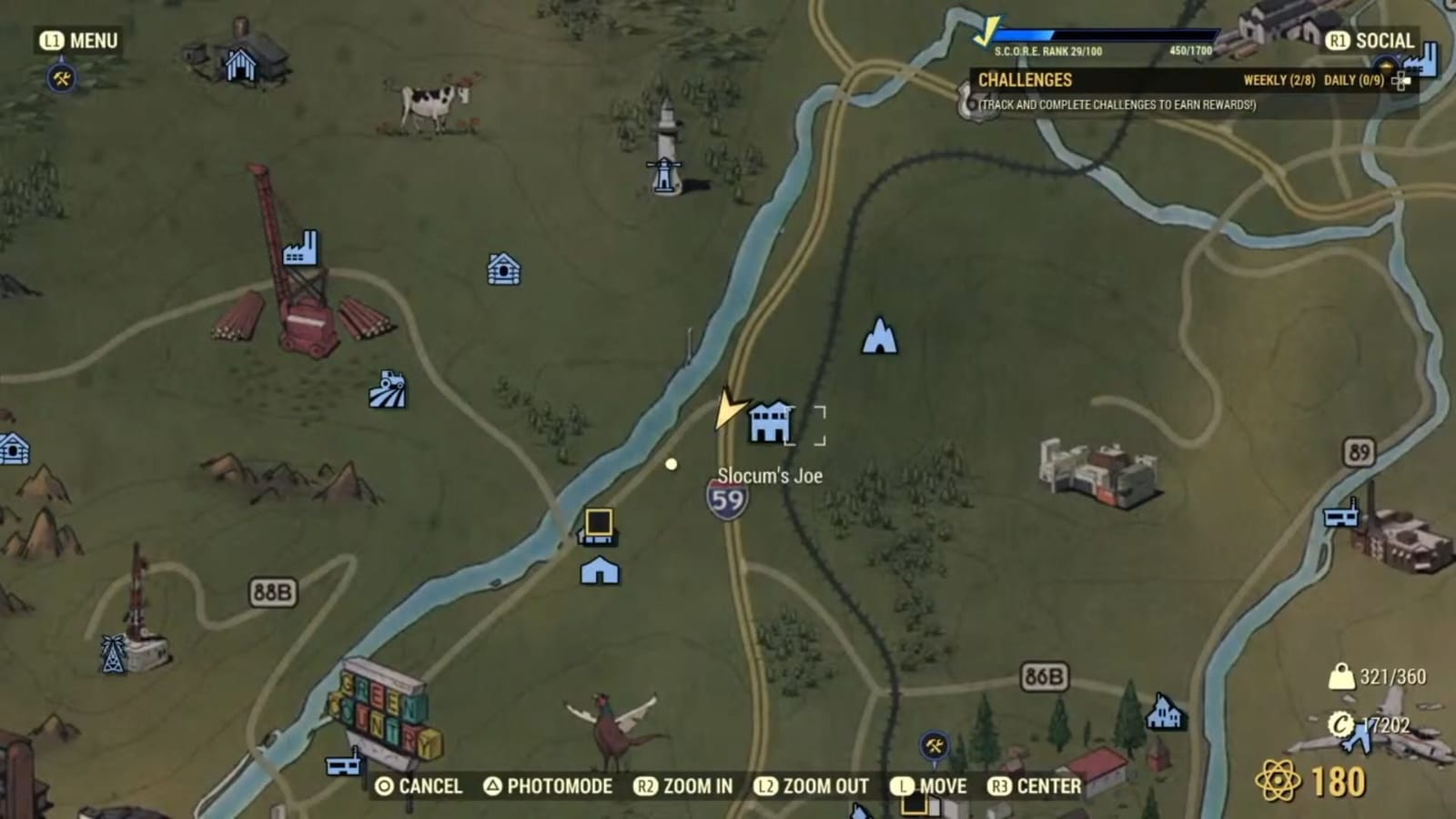
Task: Activate PHOTOMODE
Action: click(x=560, y=785)
